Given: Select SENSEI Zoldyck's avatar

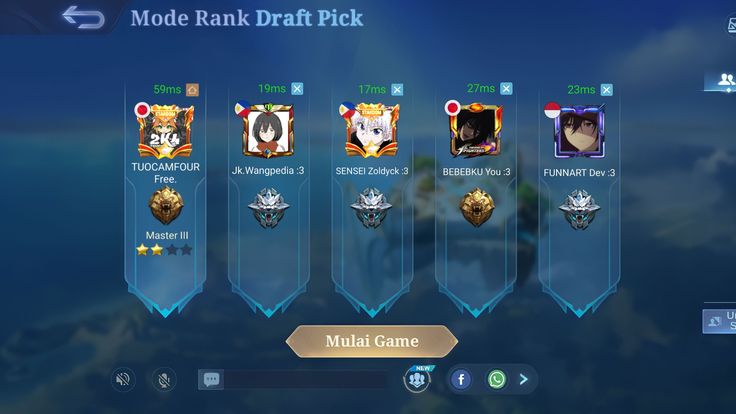Looking at the screenshot, I should [x=371, y=132].
